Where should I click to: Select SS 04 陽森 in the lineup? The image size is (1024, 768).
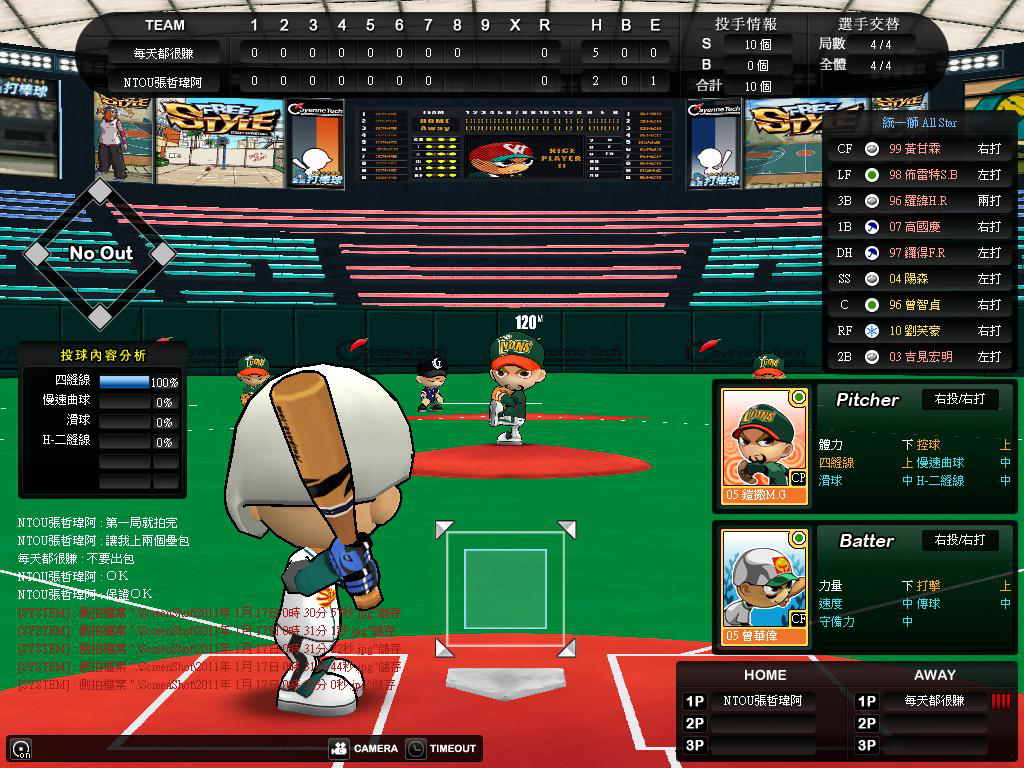tap(919, 278)
